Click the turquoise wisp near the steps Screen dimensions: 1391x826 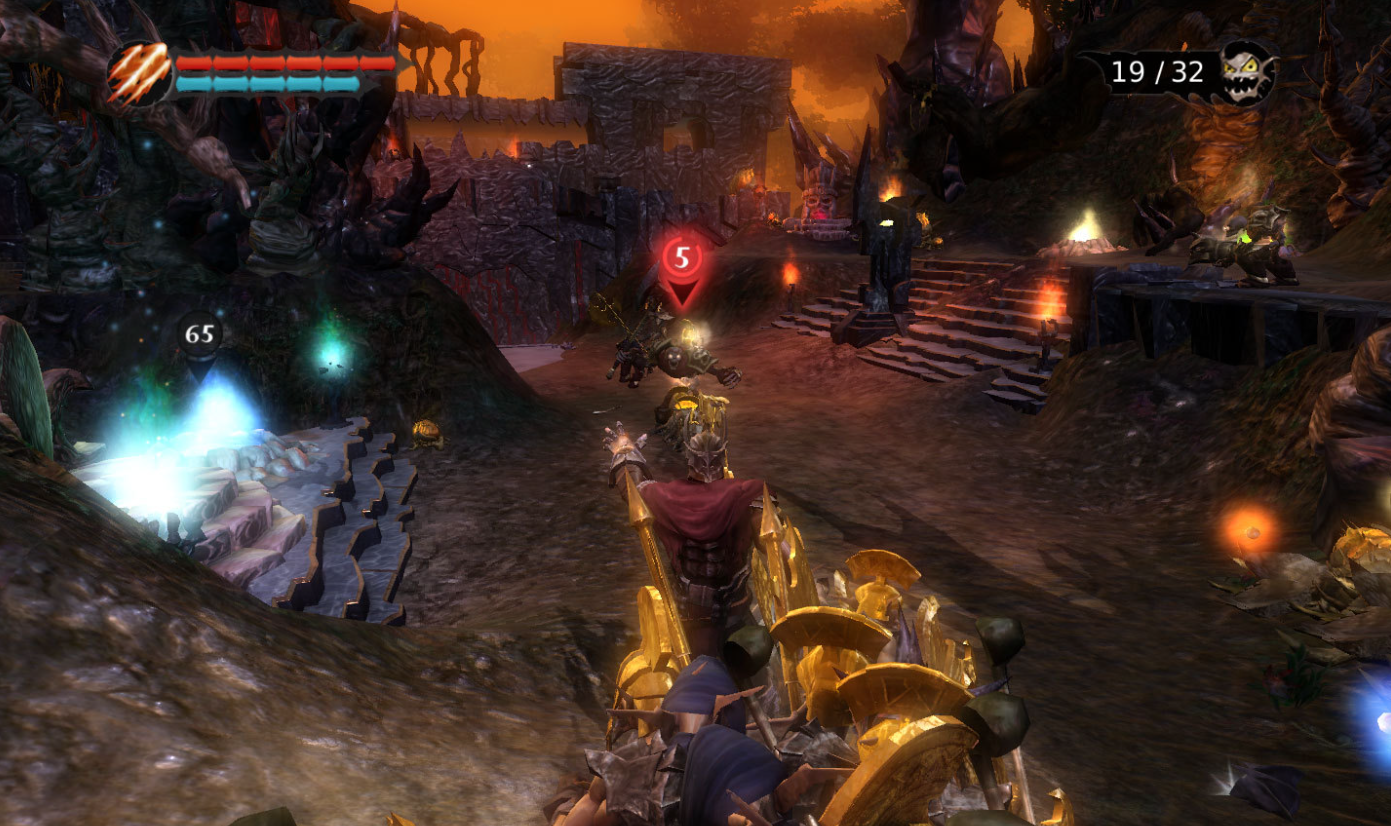[x=328, y=351]
